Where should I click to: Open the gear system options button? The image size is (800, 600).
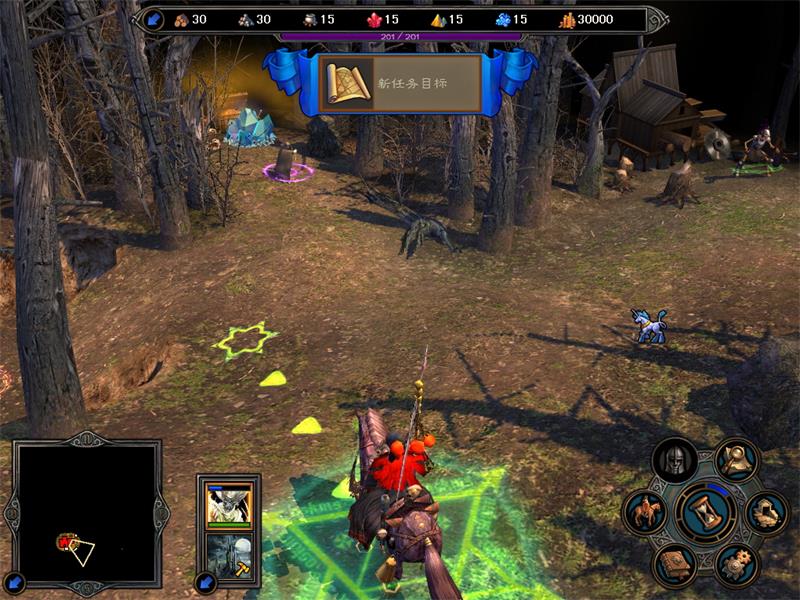737,565
